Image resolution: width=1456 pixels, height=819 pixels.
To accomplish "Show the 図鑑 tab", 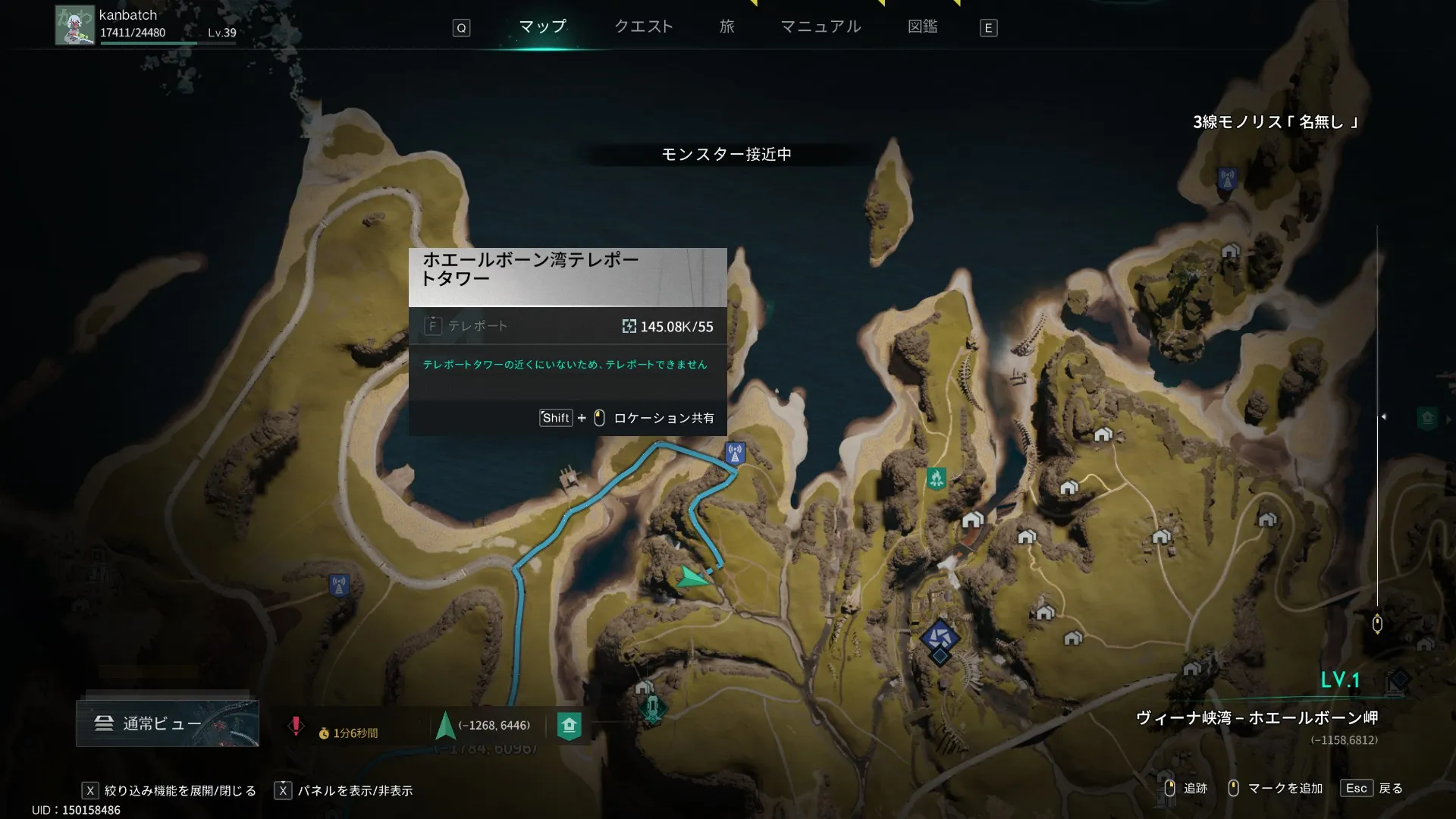I will click(922, 27).
